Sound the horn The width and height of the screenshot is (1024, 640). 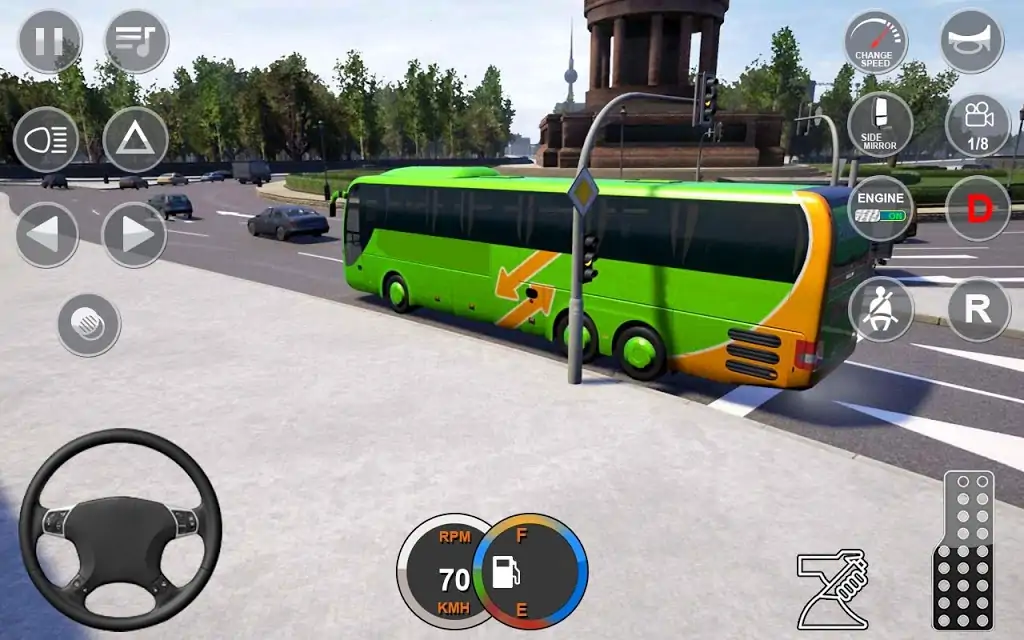pos(971,41)
